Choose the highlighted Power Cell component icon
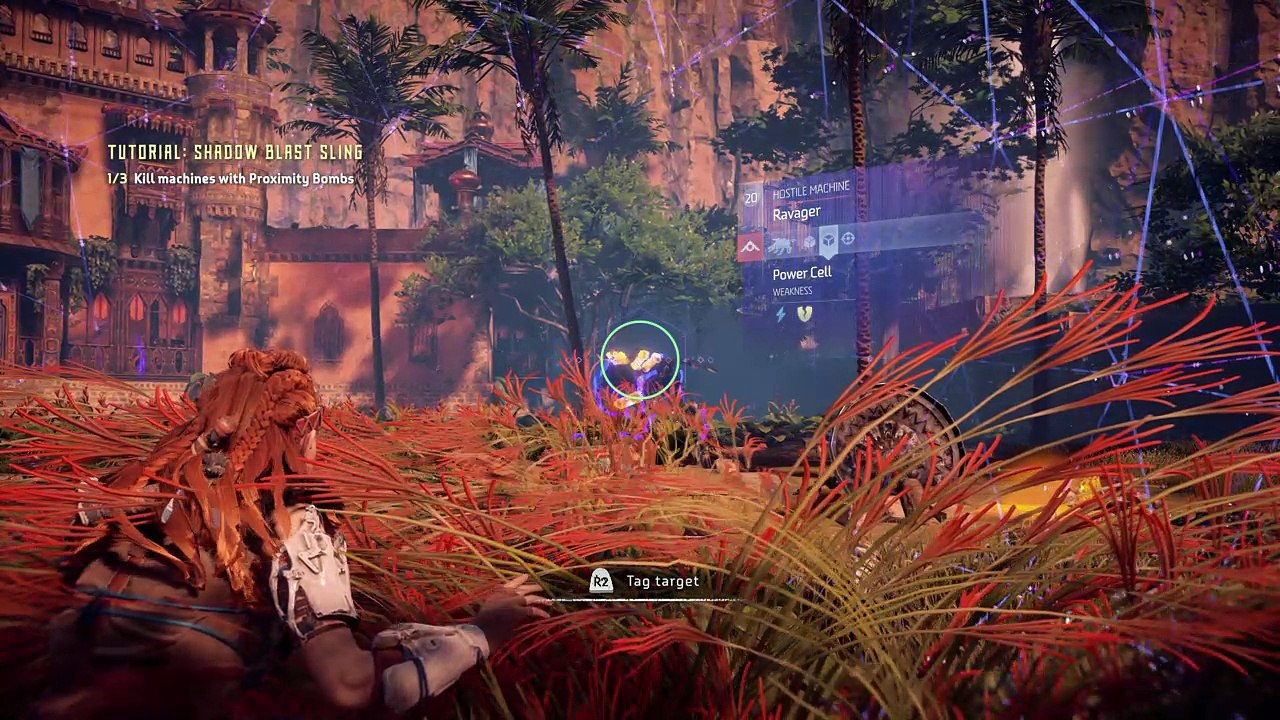 pos(828,241)
